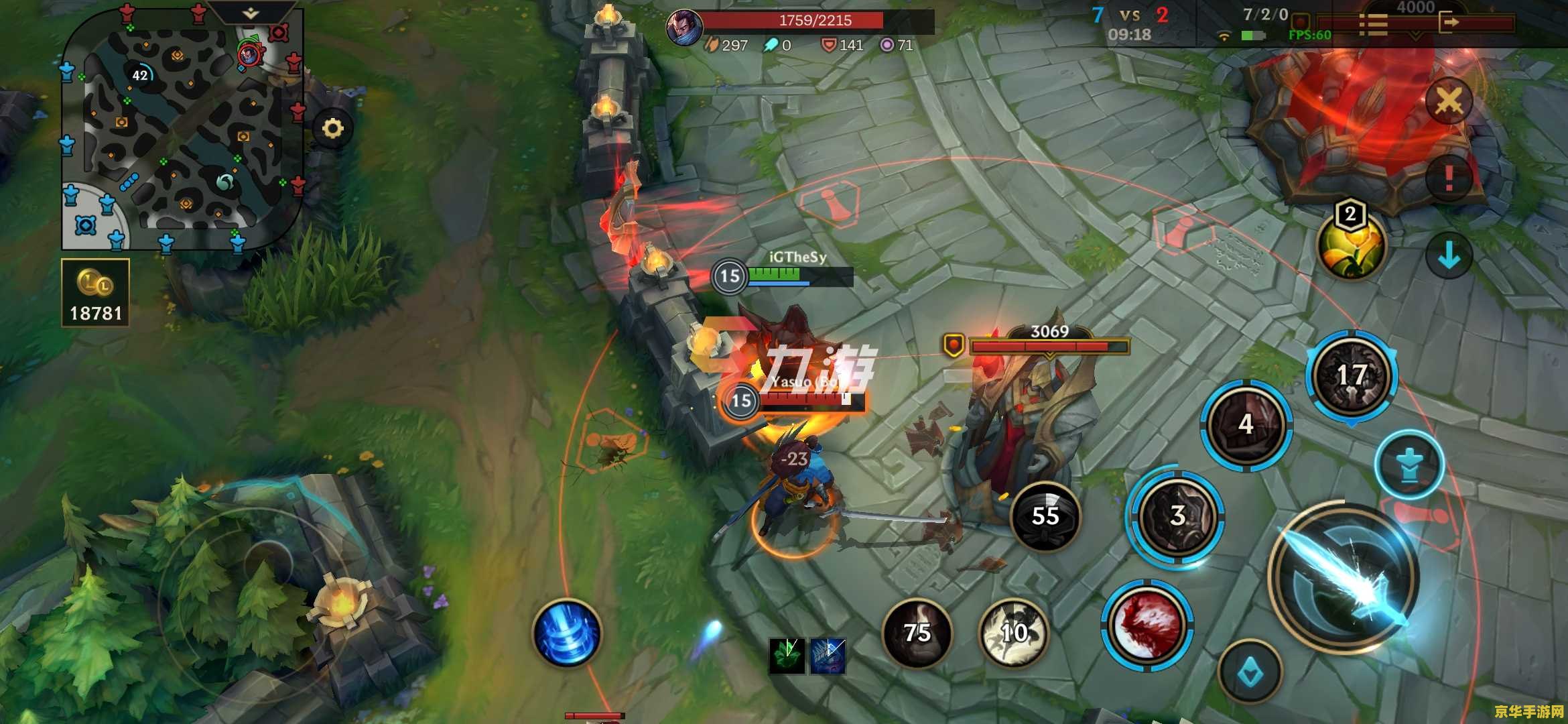1568x724 pixels.
Task: Tap the blue swirl recall button
Action: tap(567, 633)
